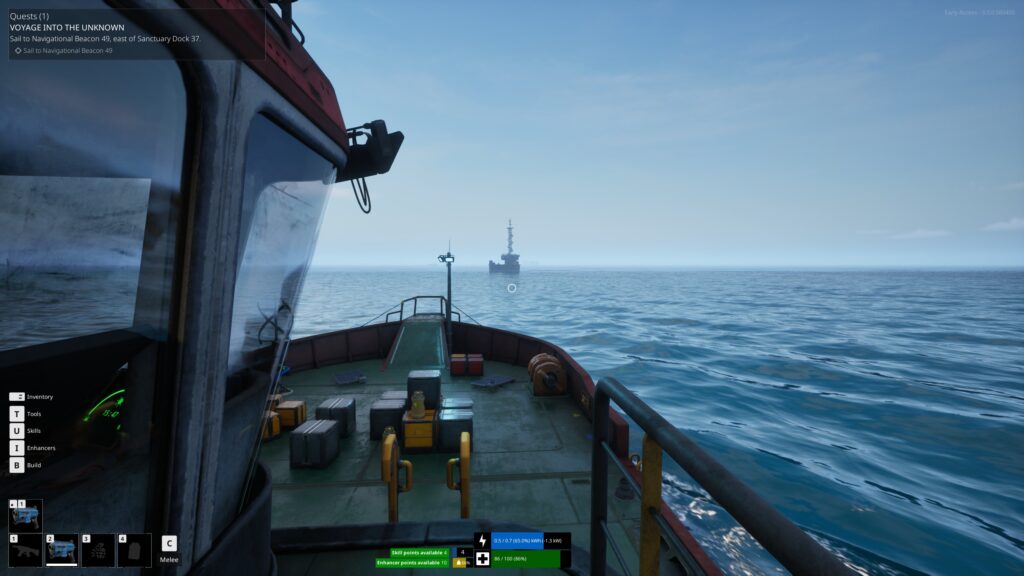Select the blue pistol in hotbar slot 2
The height and width of the screenshot is (576, 1024).
62,550
